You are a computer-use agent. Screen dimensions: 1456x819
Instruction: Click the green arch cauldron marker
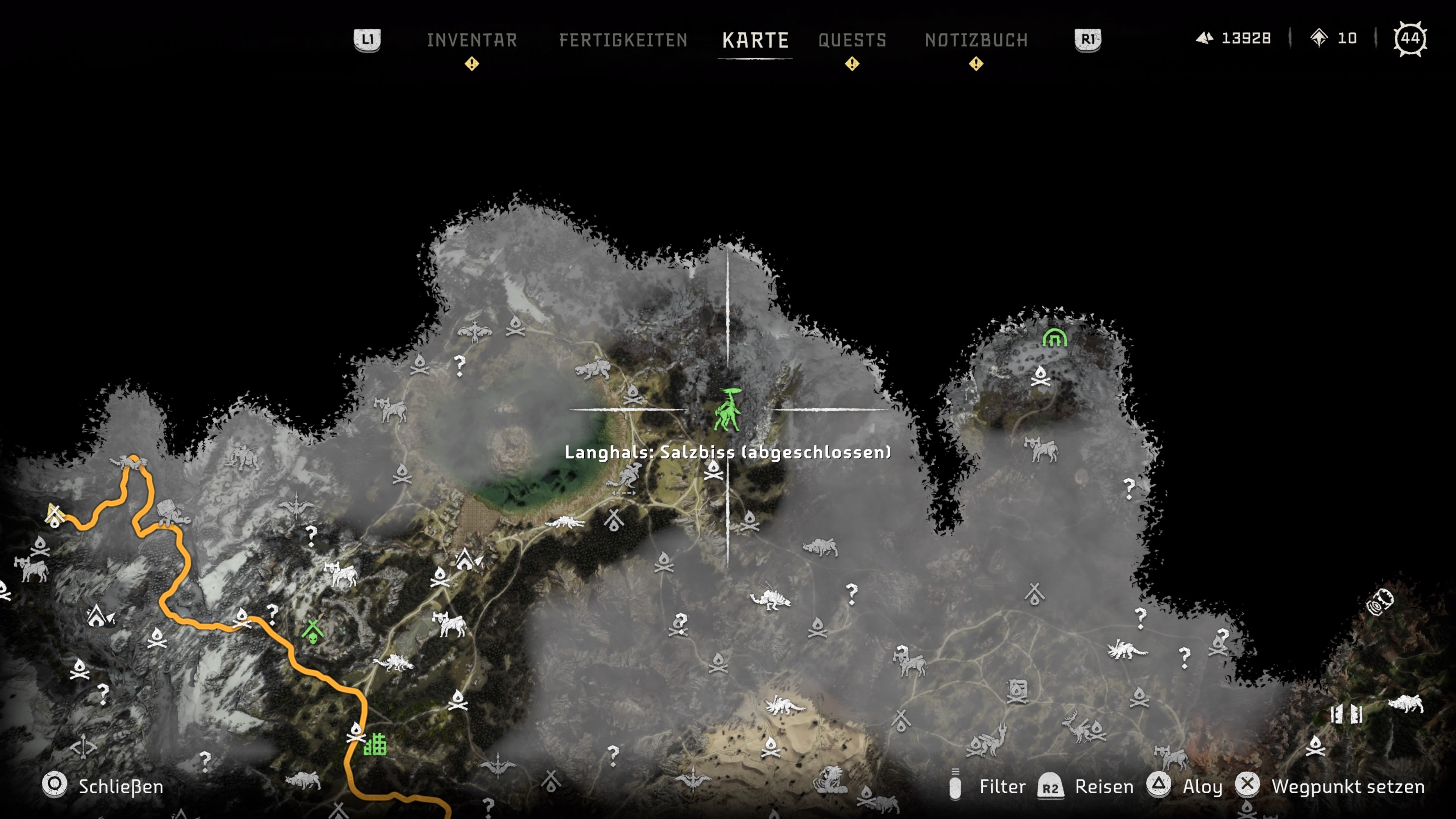1054,338
